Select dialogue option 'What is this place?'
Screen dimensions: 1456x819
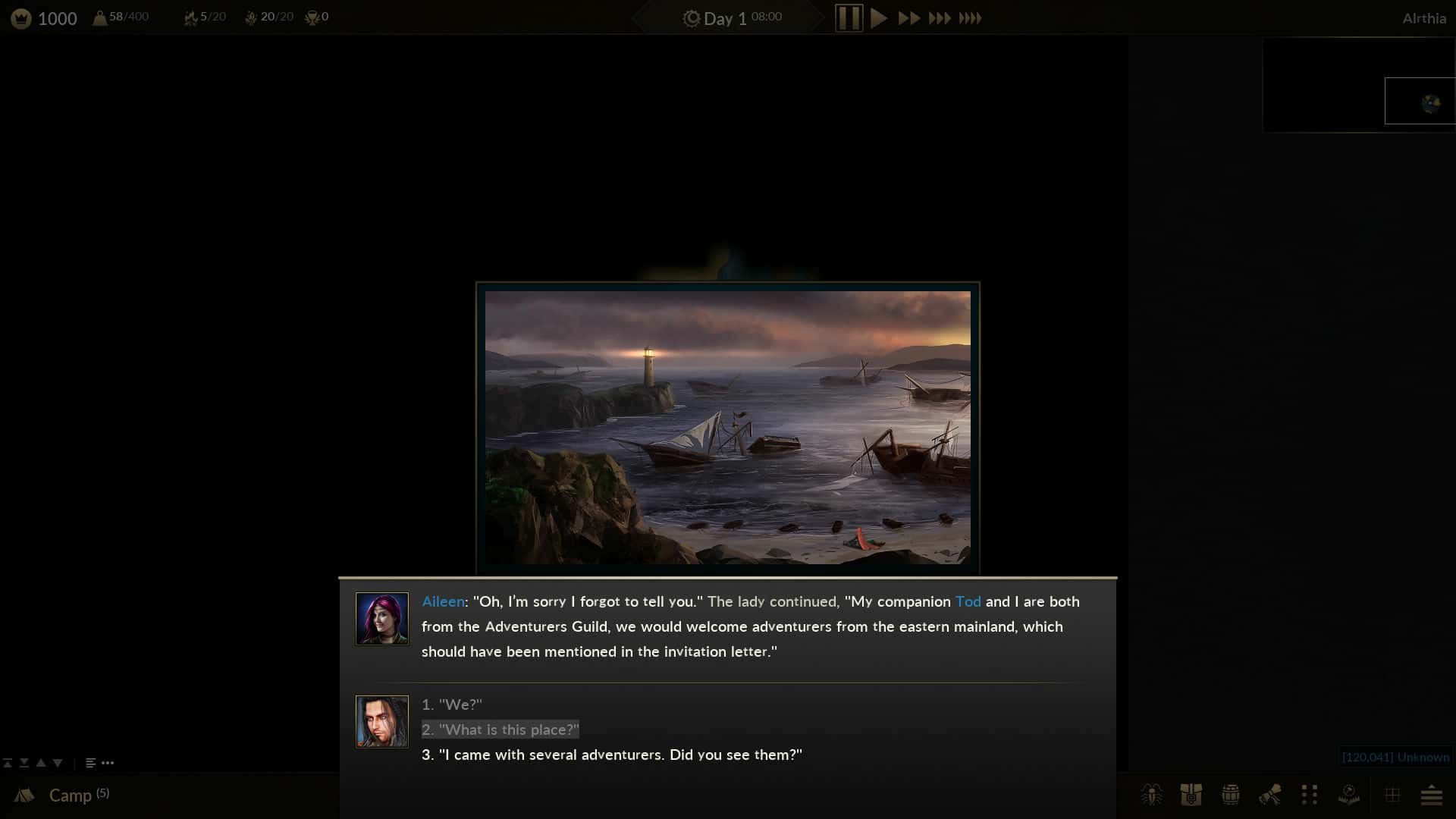pos(500,730)
